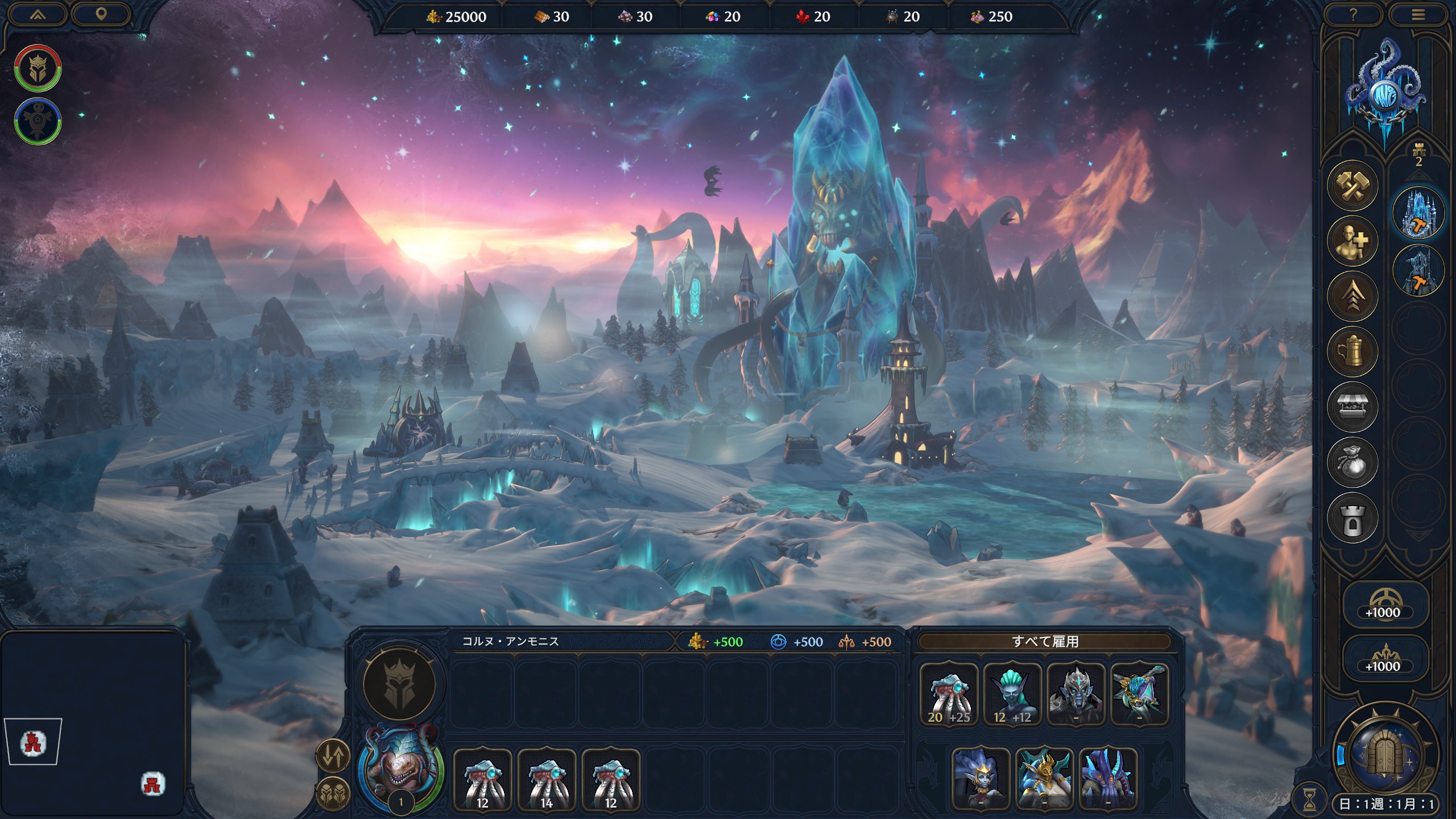Screen dimensions: 1456x819
Task: Recruit the creature showing 12 +12
Action: pyautogui.click(x=1012, y=694)
